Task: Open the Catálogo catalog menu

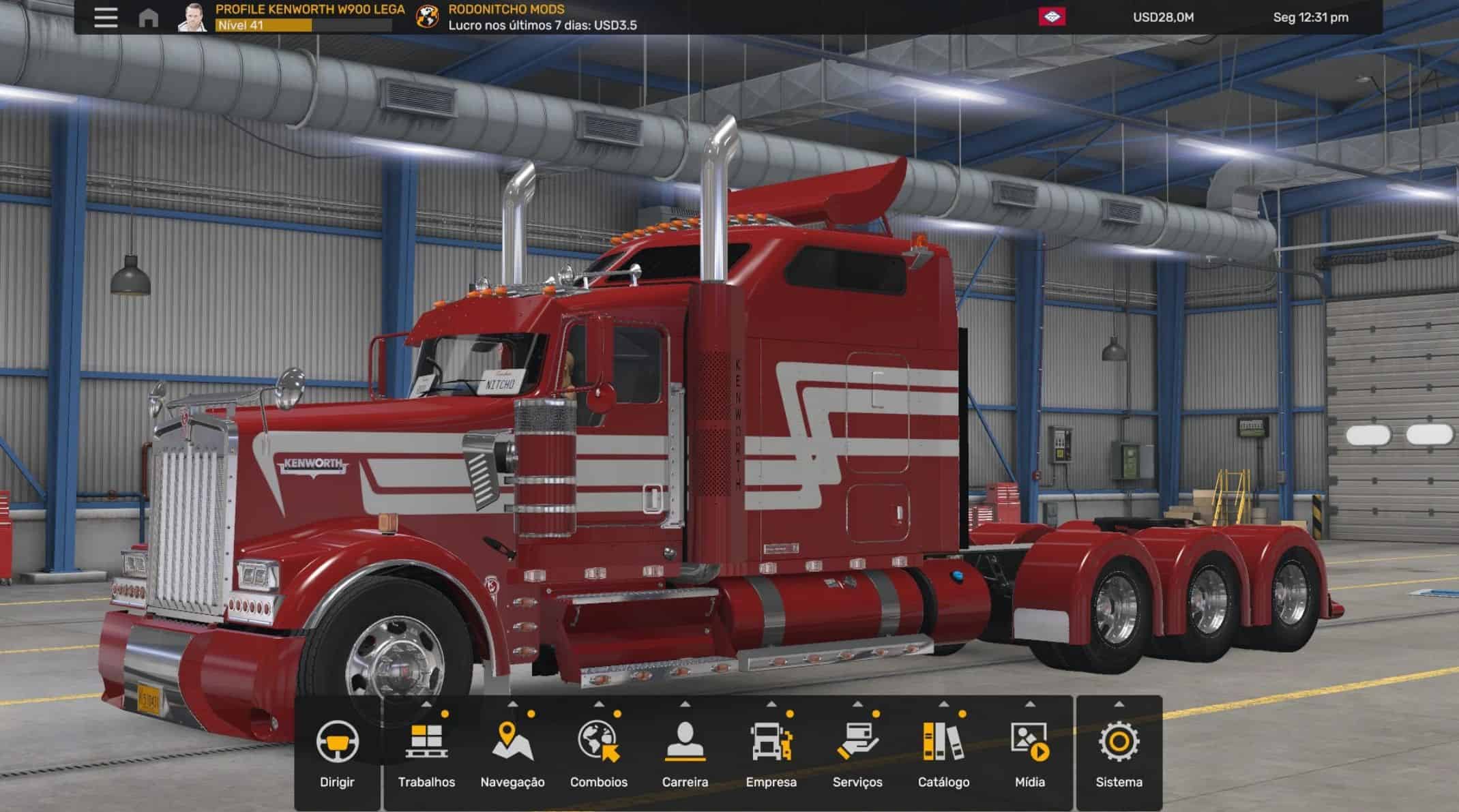Action: [x=943, y=753]
